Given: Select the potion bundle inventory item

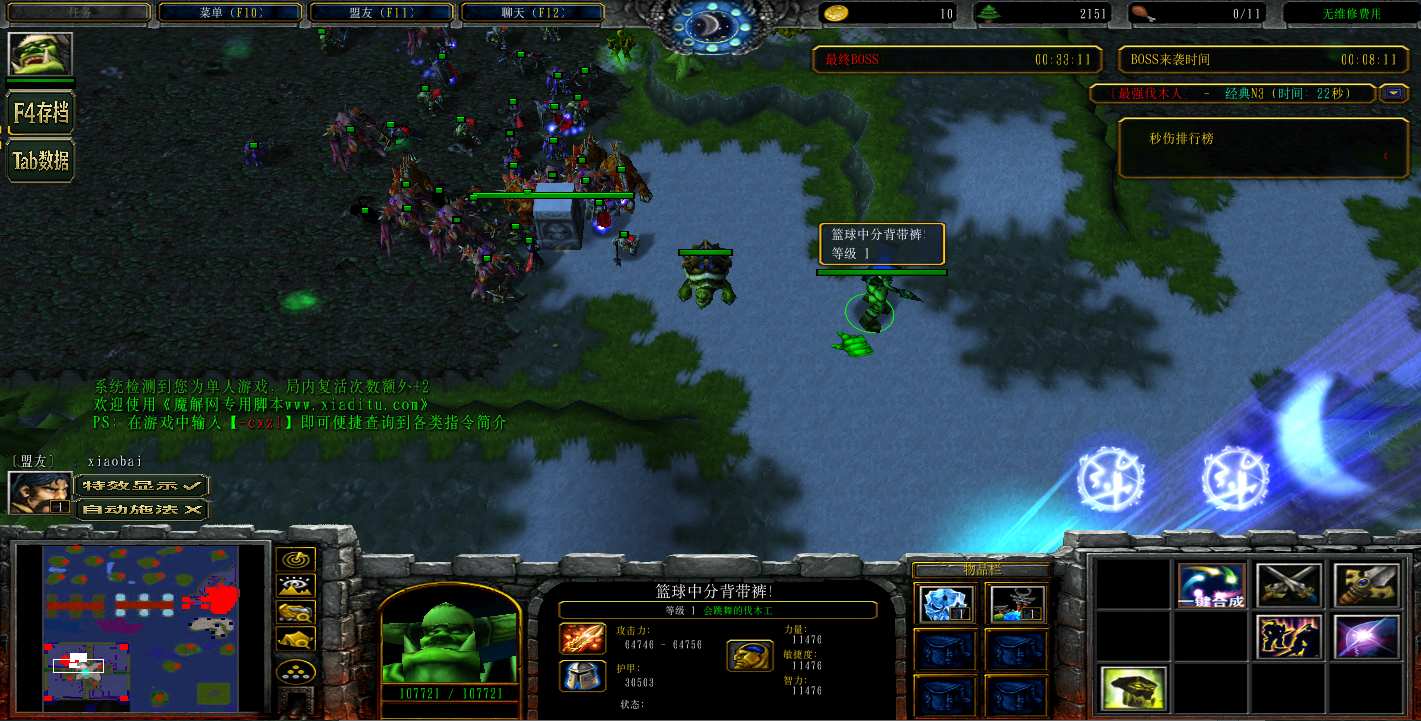Looking at the screenshot, I should (1017, 604).
